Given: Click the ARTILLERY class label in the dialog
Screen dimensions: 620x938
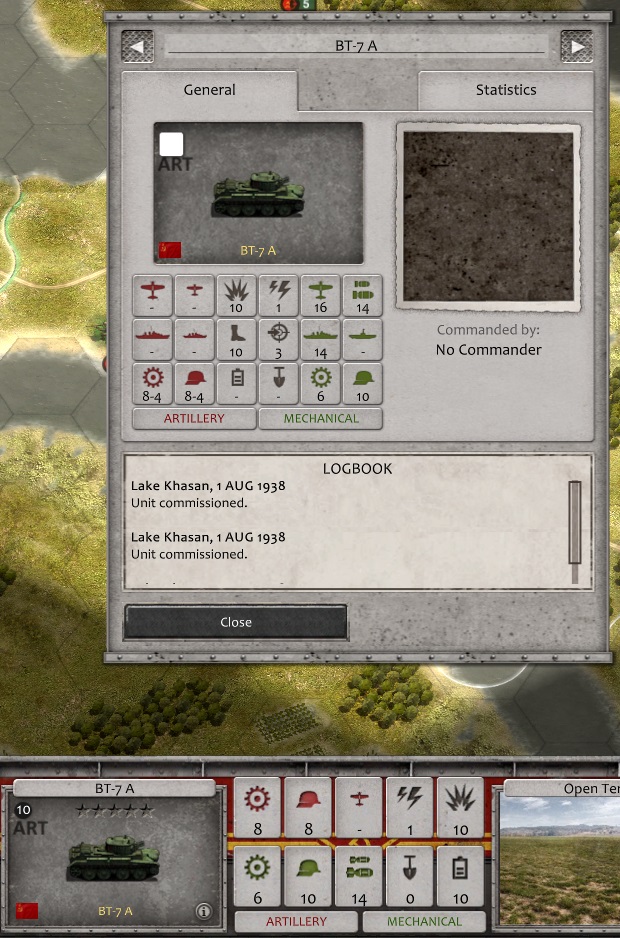Looking at the screenshot, I should pyautogui.click(x=194, y=419).
